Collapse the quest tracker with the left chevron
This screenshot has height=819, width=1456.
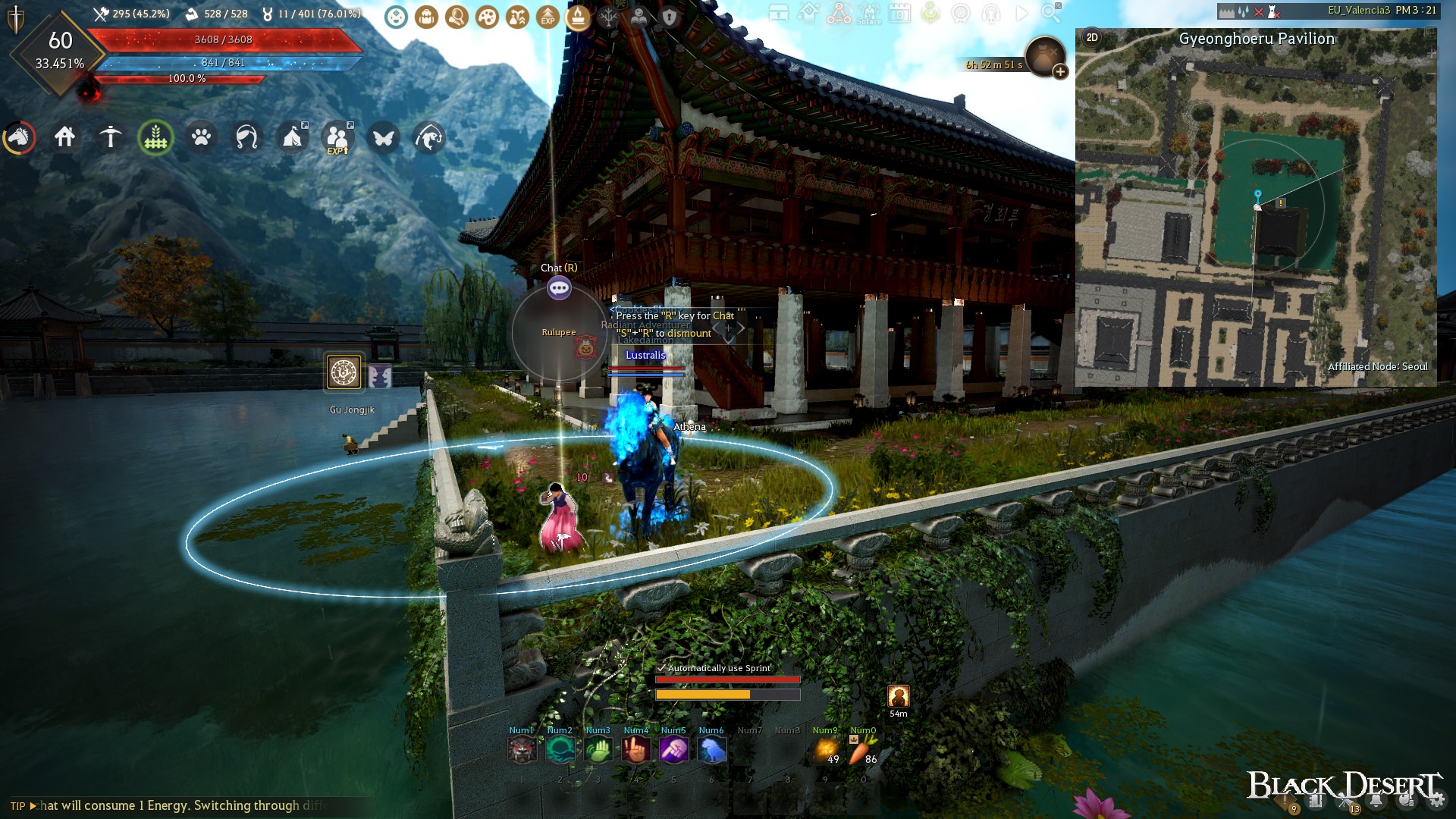714,328
